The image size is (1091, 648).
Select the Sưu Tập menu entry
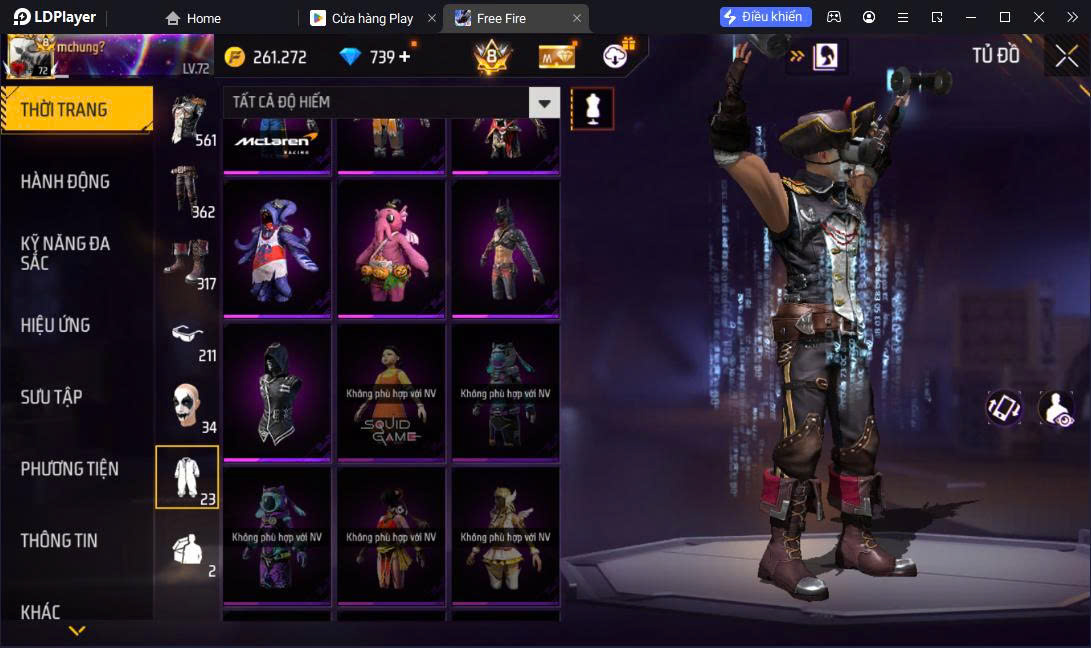coord(51,397)
